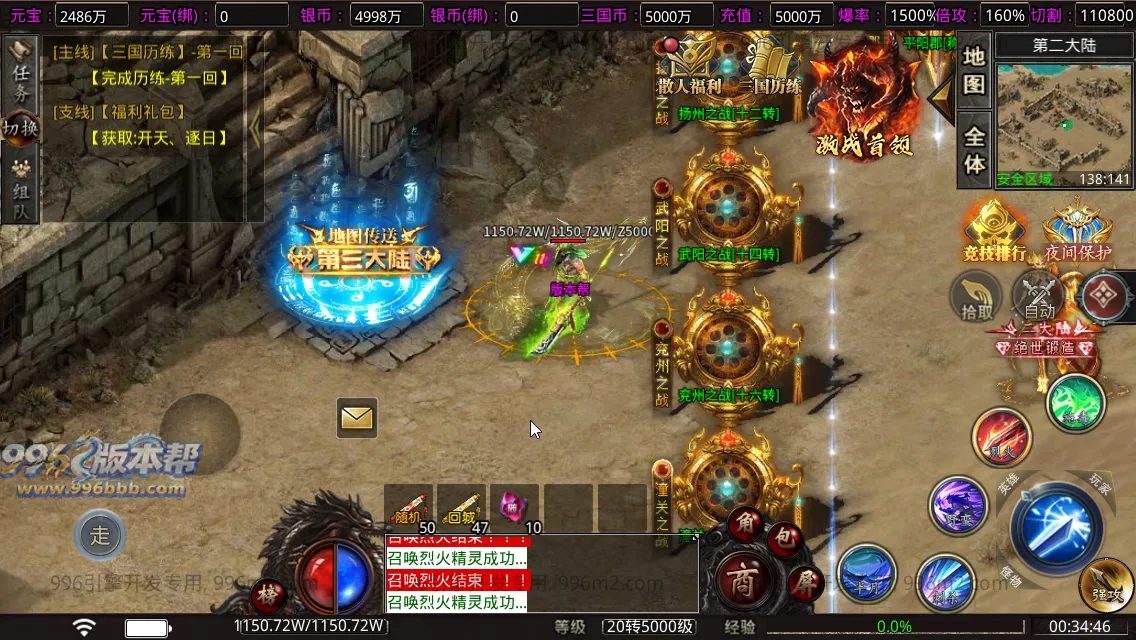Open the 夜间保护 night protection icon
Screen dimensions: 1136x640
pos(1077,232)
